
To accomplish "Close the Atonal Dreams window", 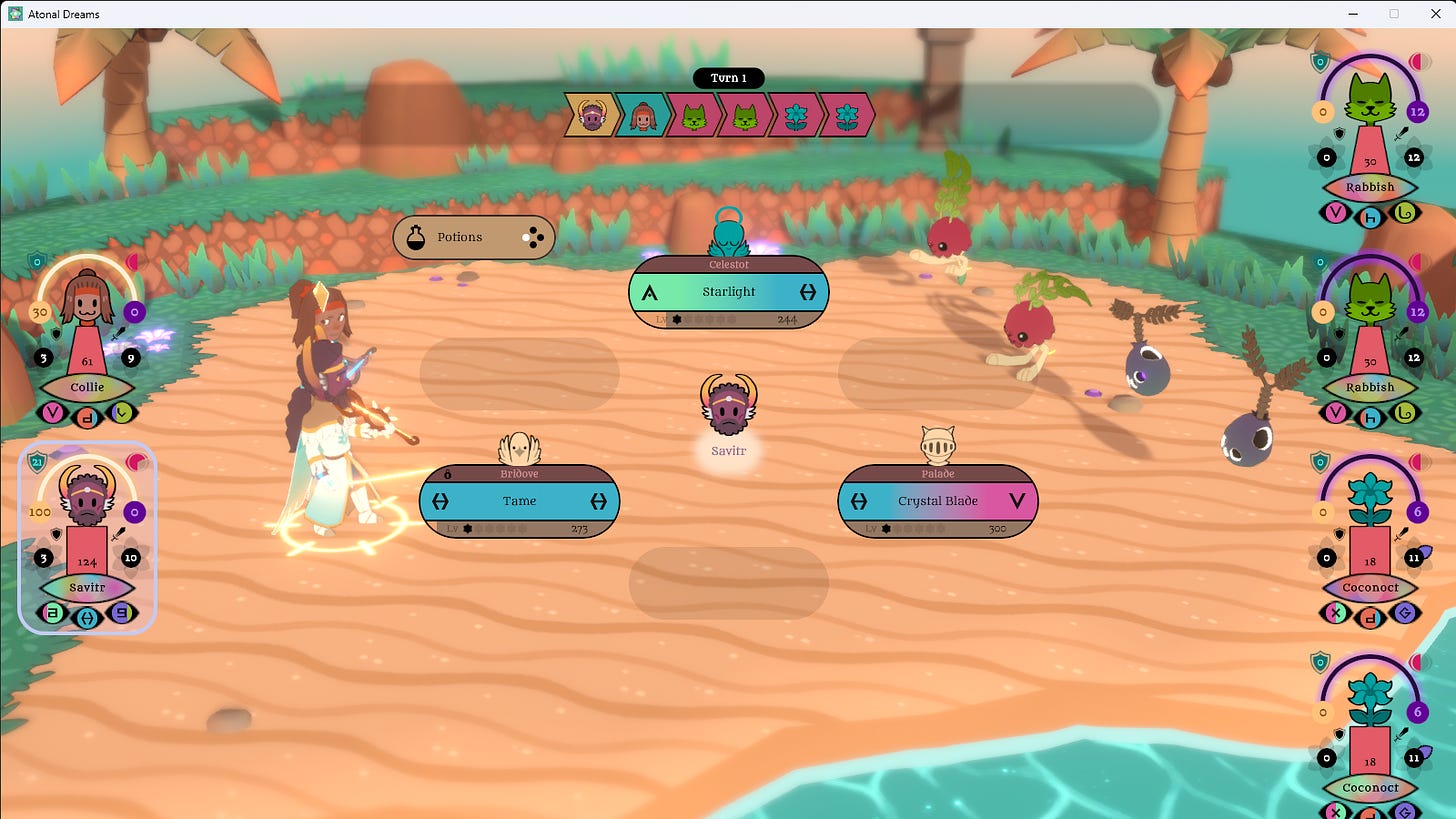I will [x=1431, y=14].
